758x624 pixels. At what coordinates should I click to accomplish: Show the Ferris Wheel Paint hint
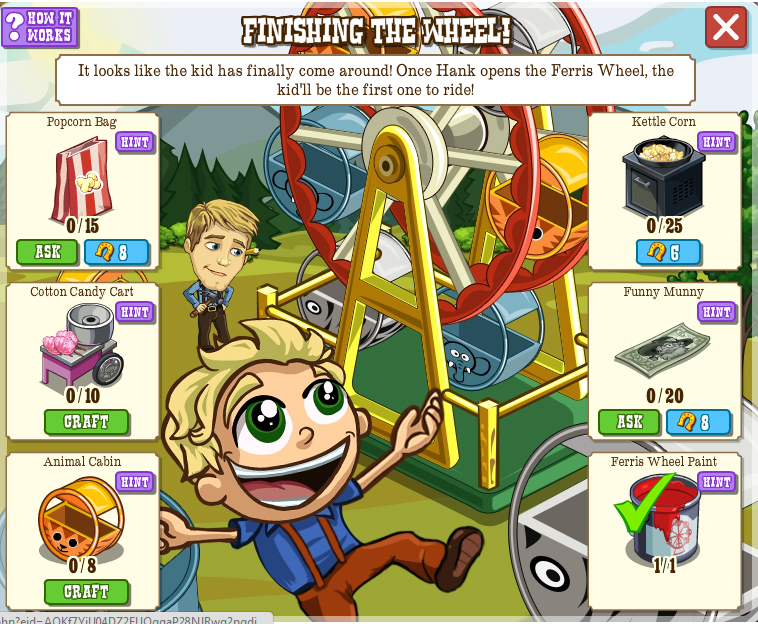click(716, 482)
